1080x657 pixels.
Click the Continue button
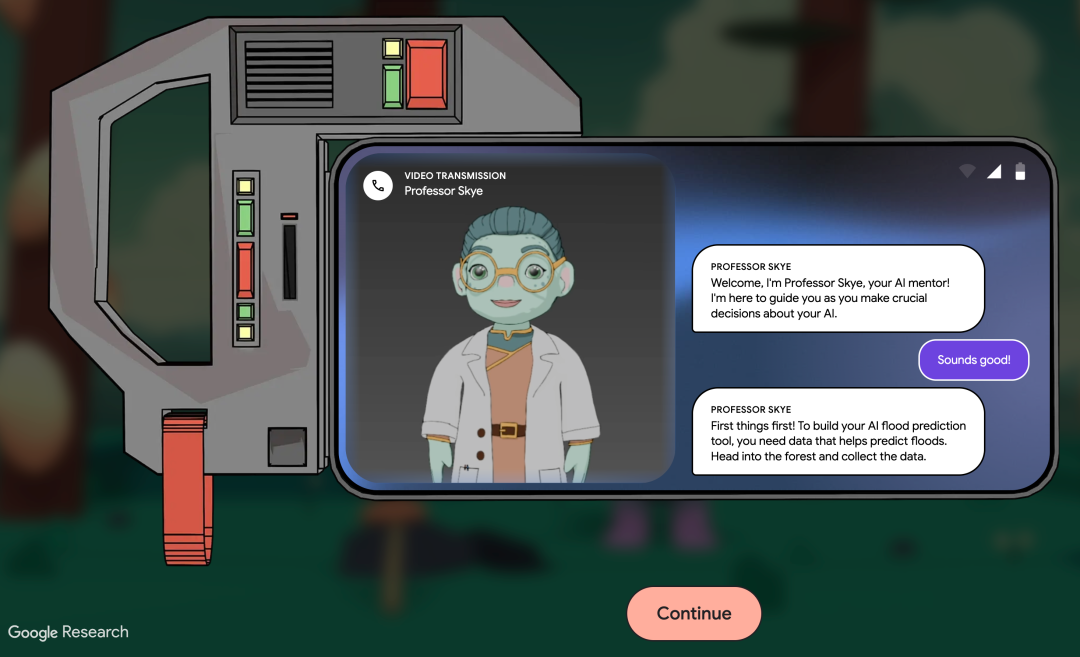coord(694,613)
